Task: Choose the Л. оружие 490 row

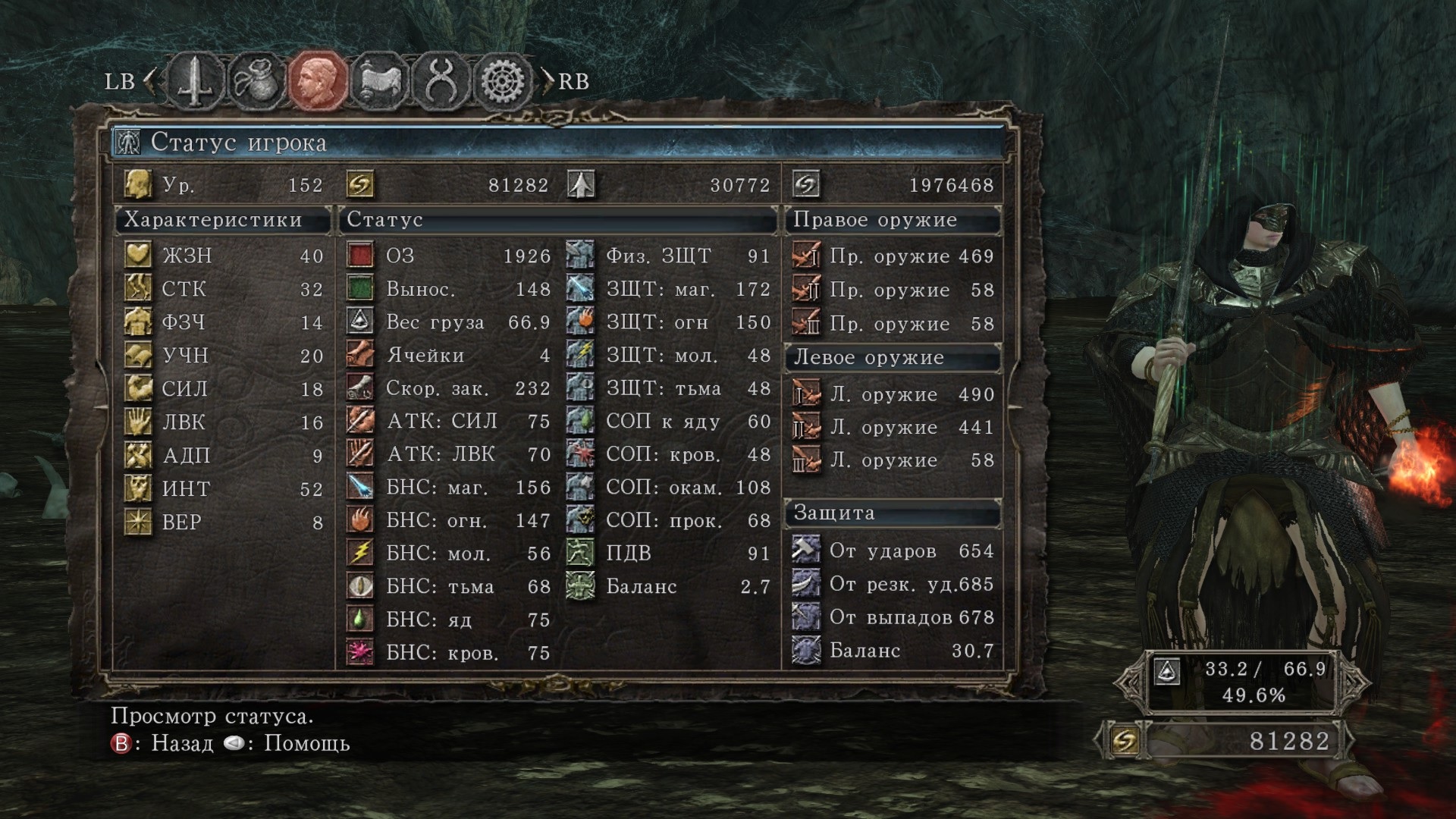Action: click(x=893, y=394)
